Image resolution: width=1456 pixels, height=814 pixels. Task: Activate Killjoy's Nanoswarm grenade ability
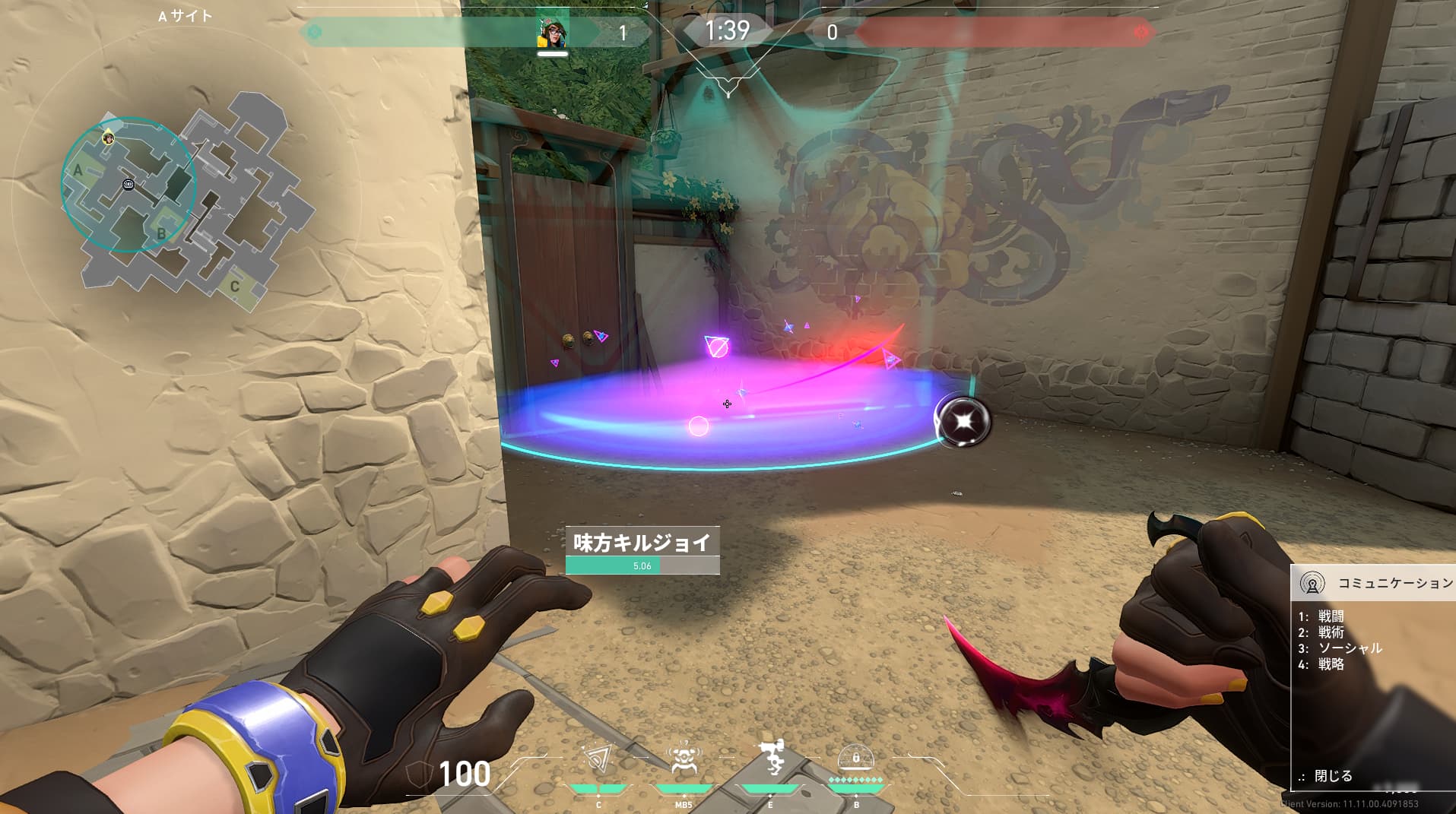[x=598, y=760]
